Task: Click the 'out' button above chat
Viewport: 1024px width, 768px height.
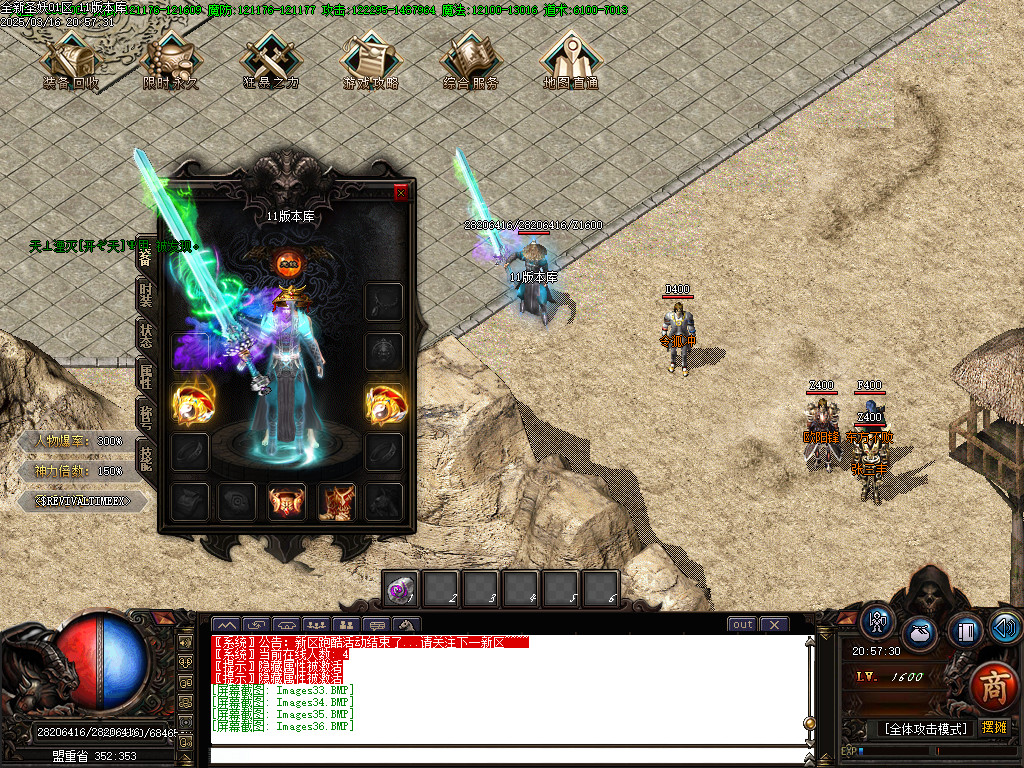Action: coord(742,625)
